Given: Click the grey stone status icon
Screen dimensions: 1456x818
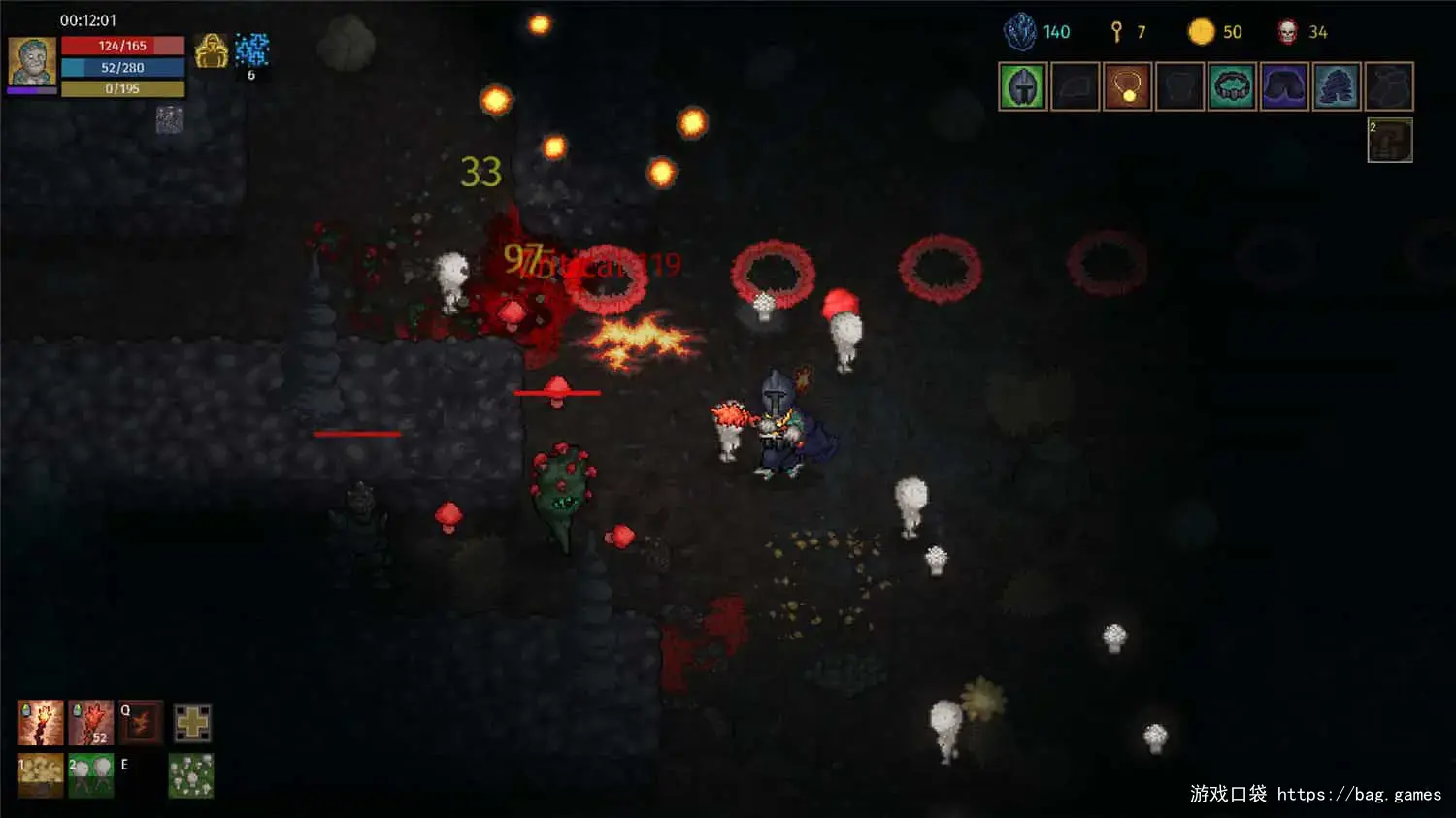Looking at the screenshot, I should coord(170,120).
